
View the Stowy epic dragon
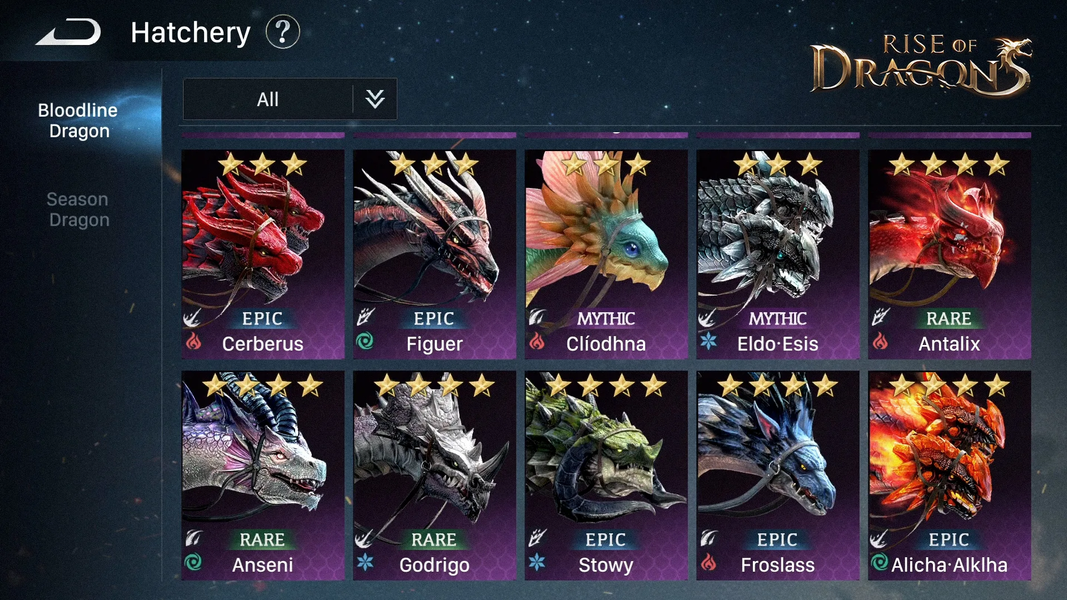607,476
